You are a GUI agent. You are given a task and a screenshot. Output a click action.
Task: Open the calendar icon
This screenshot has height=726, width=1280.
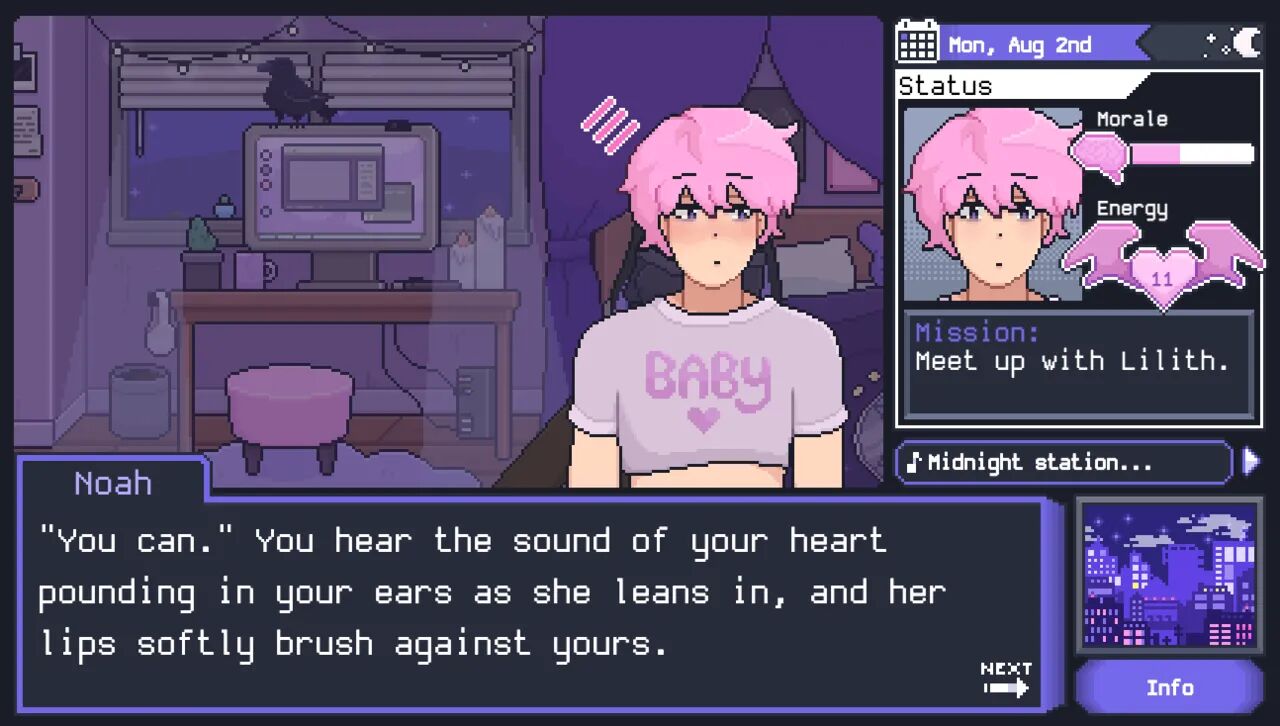(917, 42)
